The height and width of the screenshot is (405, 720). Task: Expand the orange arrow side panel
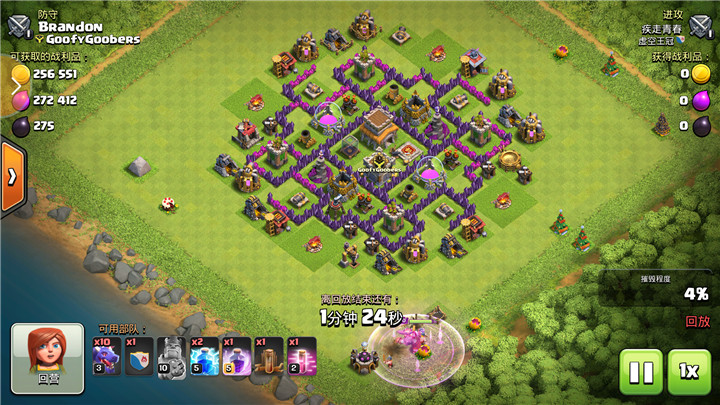coord(12,176)
